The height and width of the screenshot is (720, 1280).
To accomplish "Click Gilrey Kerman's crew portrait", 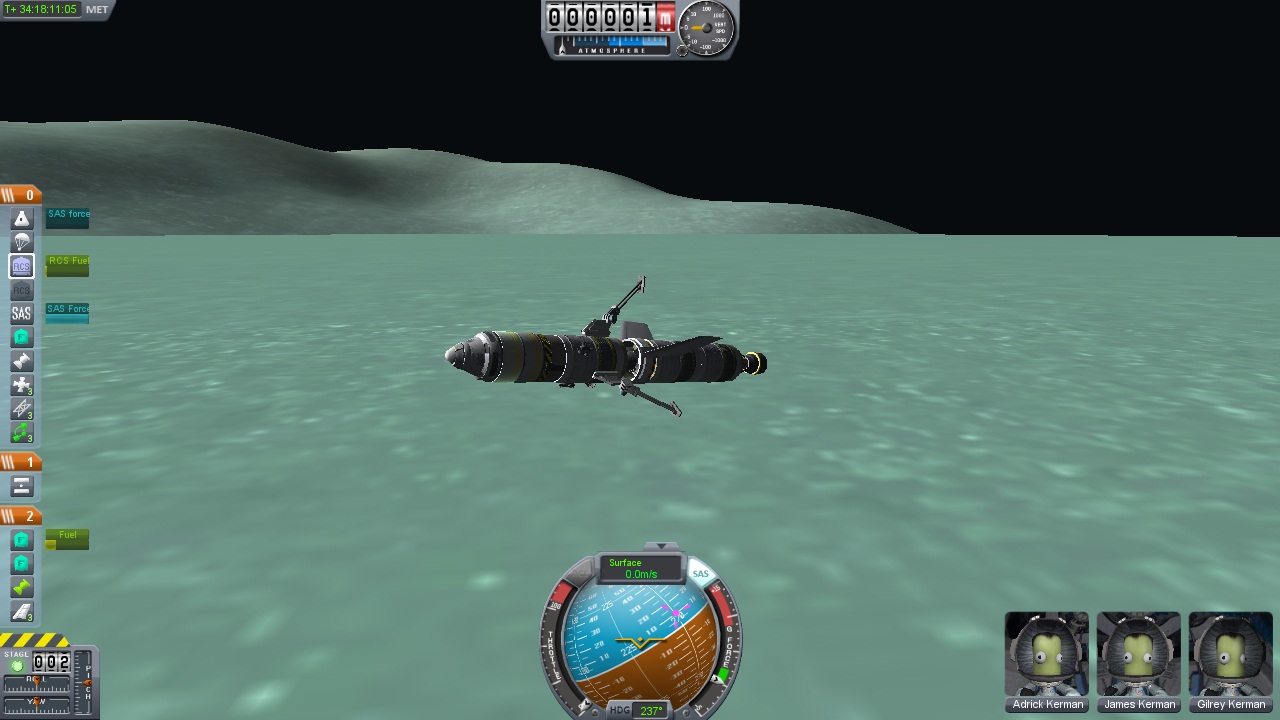I will pyautogui.click(x=1231, y=654).
